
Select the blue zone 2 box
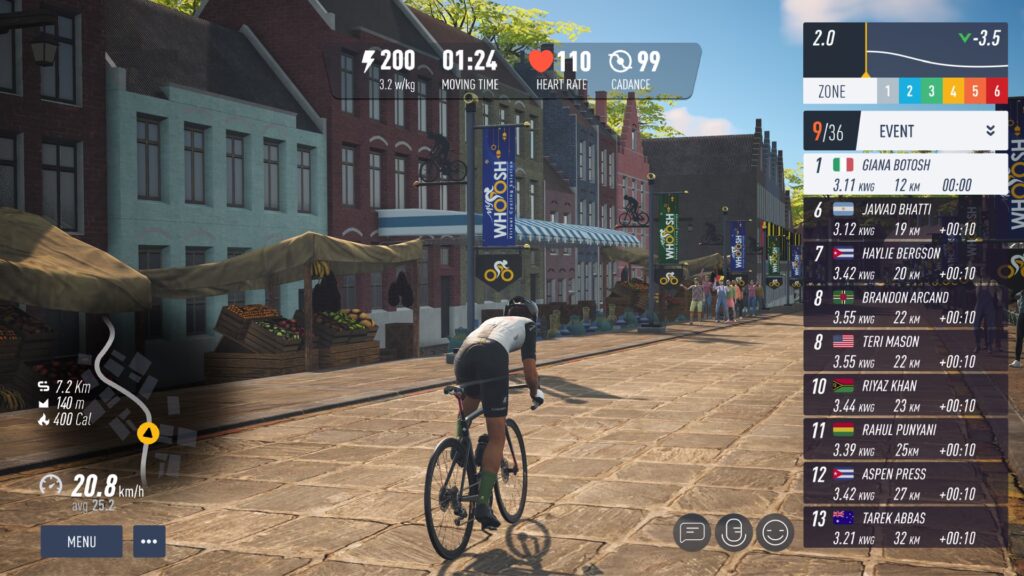click(909, 91)
